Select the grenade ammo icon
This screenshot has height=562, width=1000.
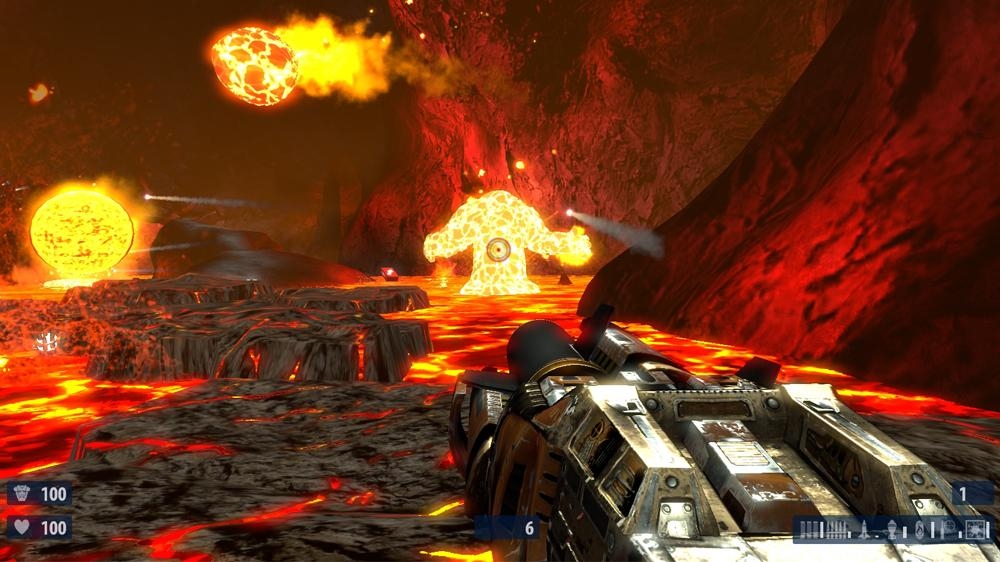892,530
